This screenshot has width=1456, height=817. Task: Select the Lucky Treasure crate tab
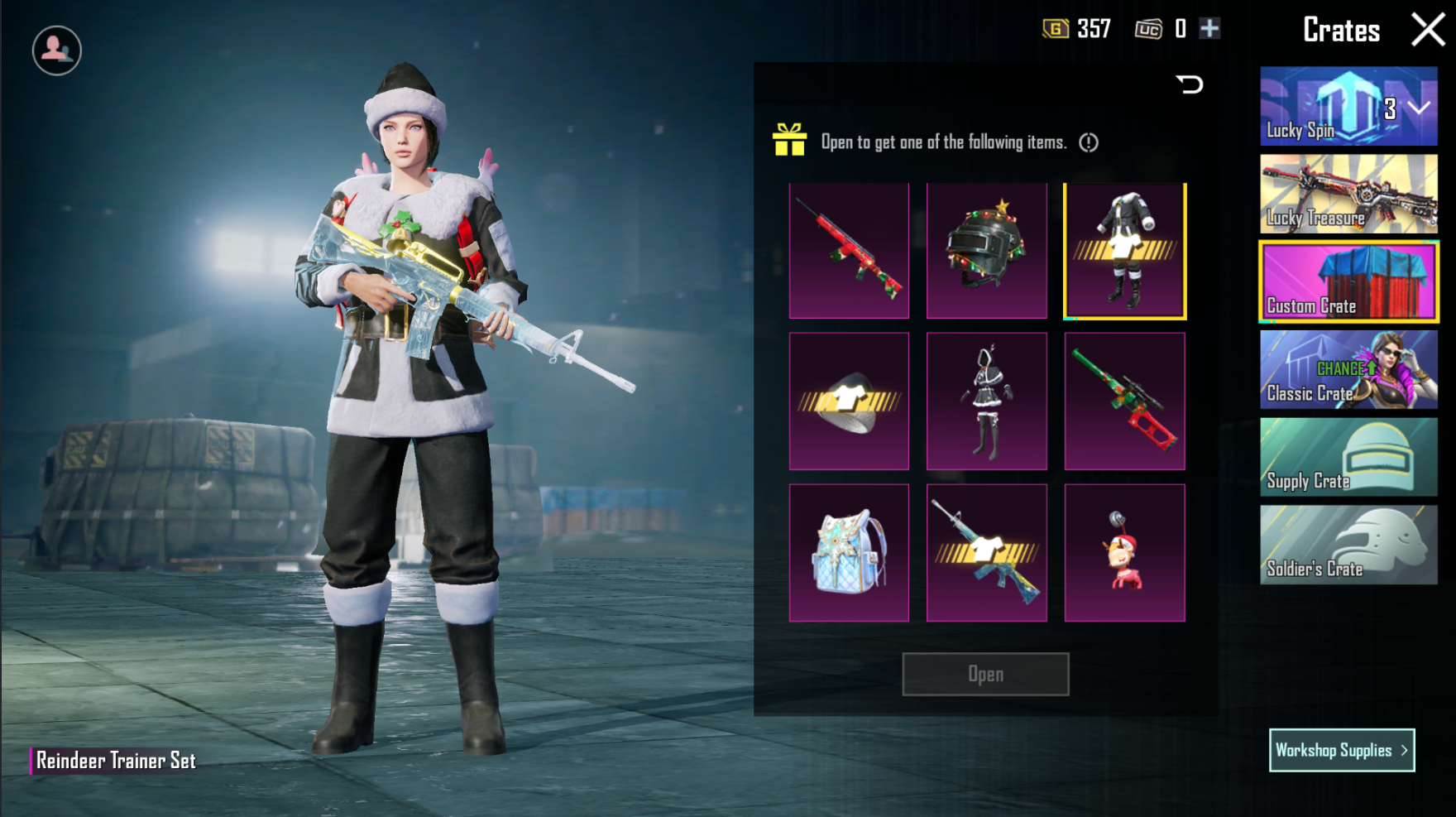click(x=1348, y=194)
